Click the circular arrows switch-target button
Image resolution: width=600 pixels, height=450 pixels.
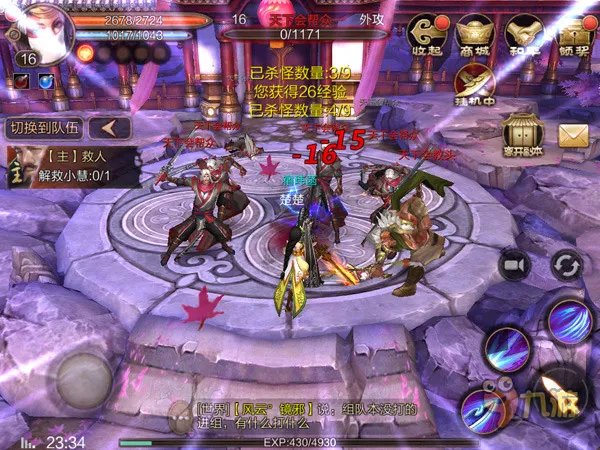click(x=567, y=264)
